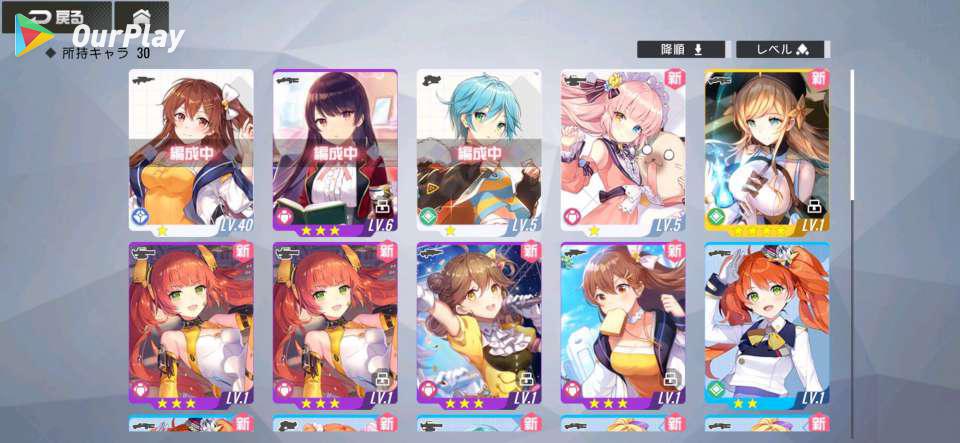Select the two-star orange twin-tail blue-bordered card
Screen dimensions: 960x443
[767, 324]
